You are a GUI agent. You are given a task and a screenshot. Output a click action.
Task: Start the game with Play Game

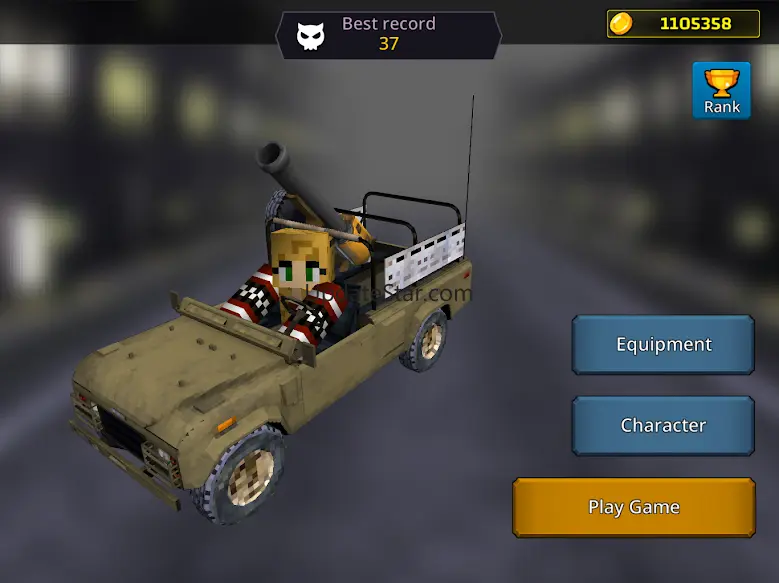pyautogui.click(x=634, y=507)
